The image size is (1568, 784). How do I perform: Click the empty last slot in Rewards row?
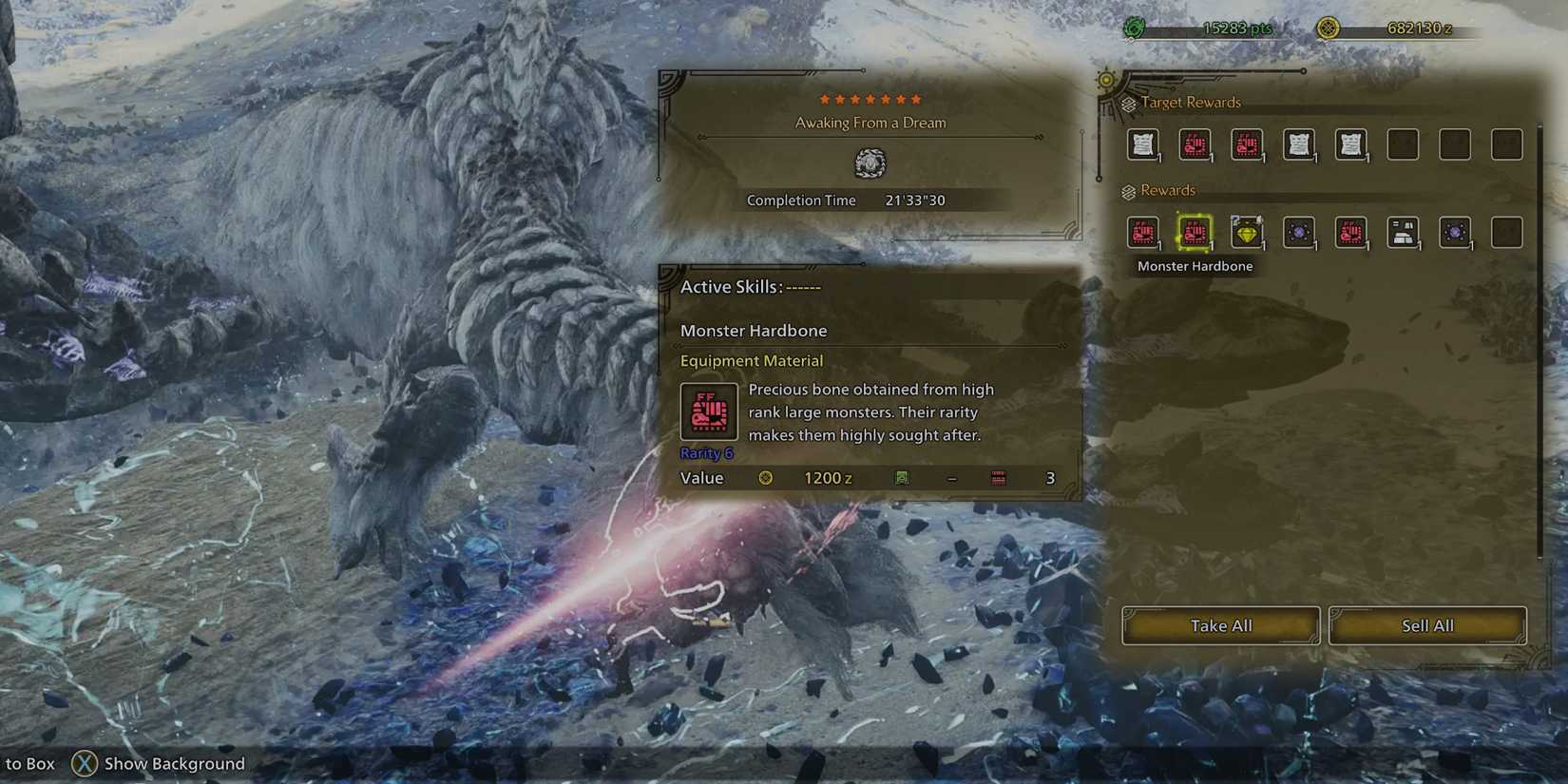point(1506,234)
